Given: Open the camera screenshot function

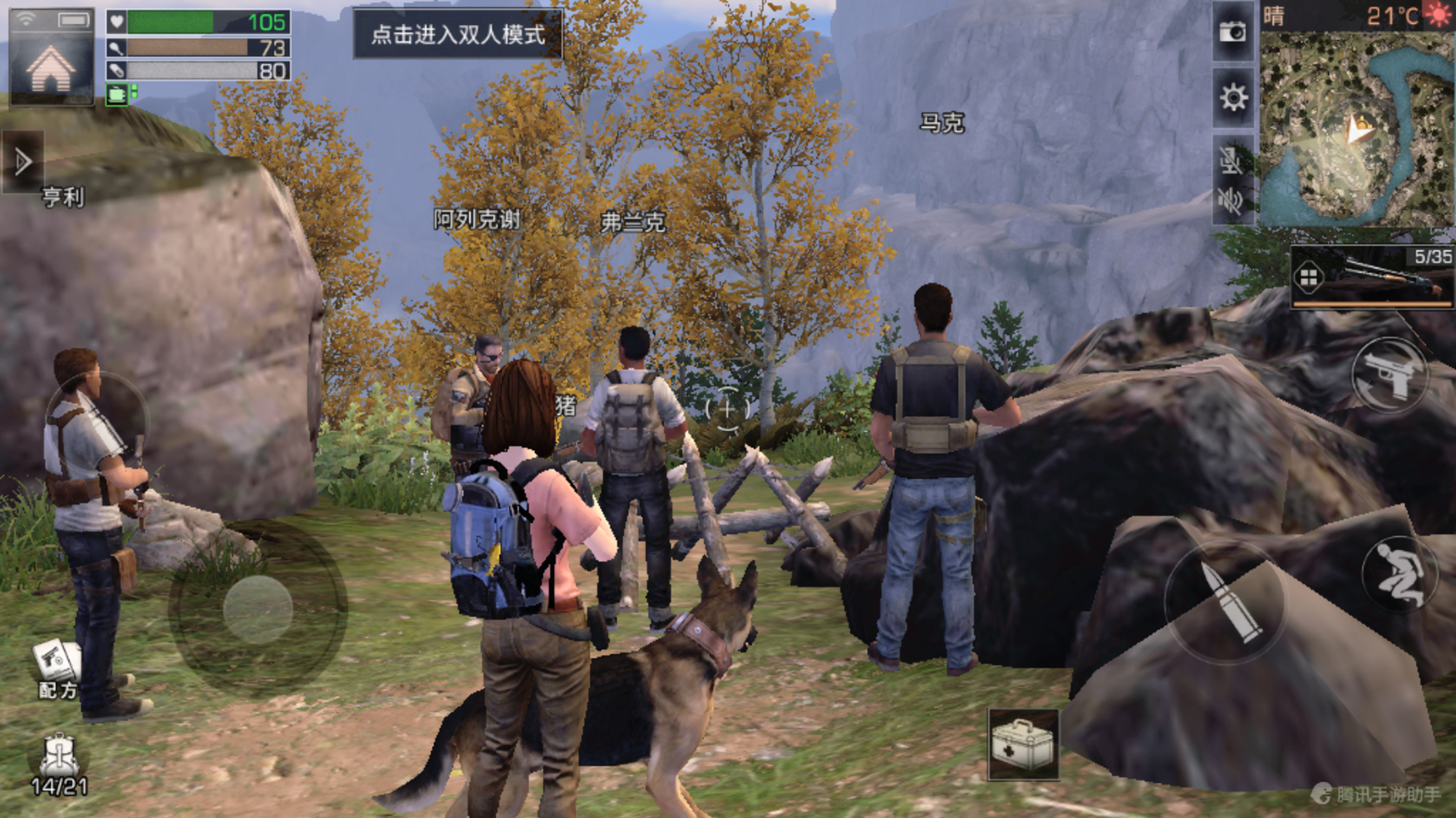Looking at the screenshot, I should point(1233,31).
